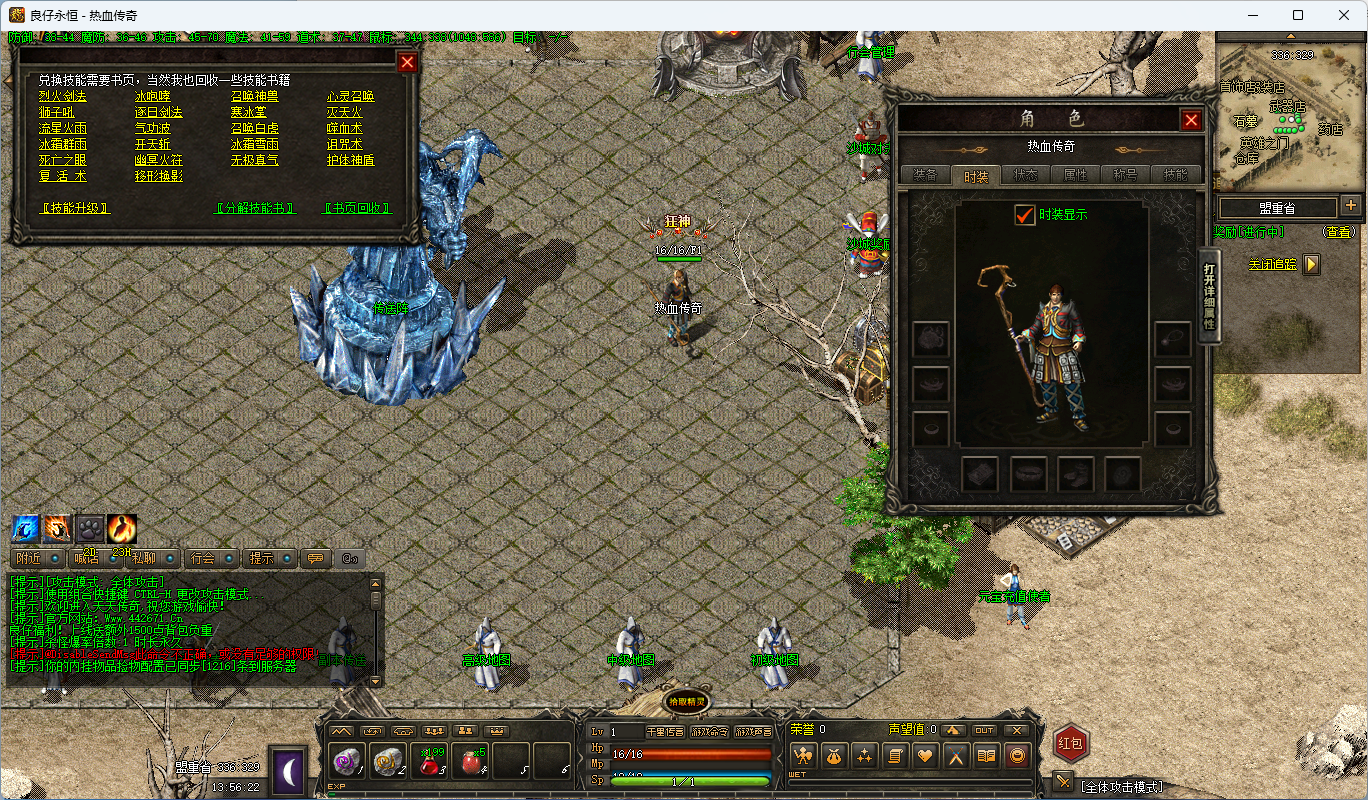Image resolution: width=1368 pixels, height=800 pixels.
Task: Open the 红包 red envelope button
Action: [x=1070, y=743]
